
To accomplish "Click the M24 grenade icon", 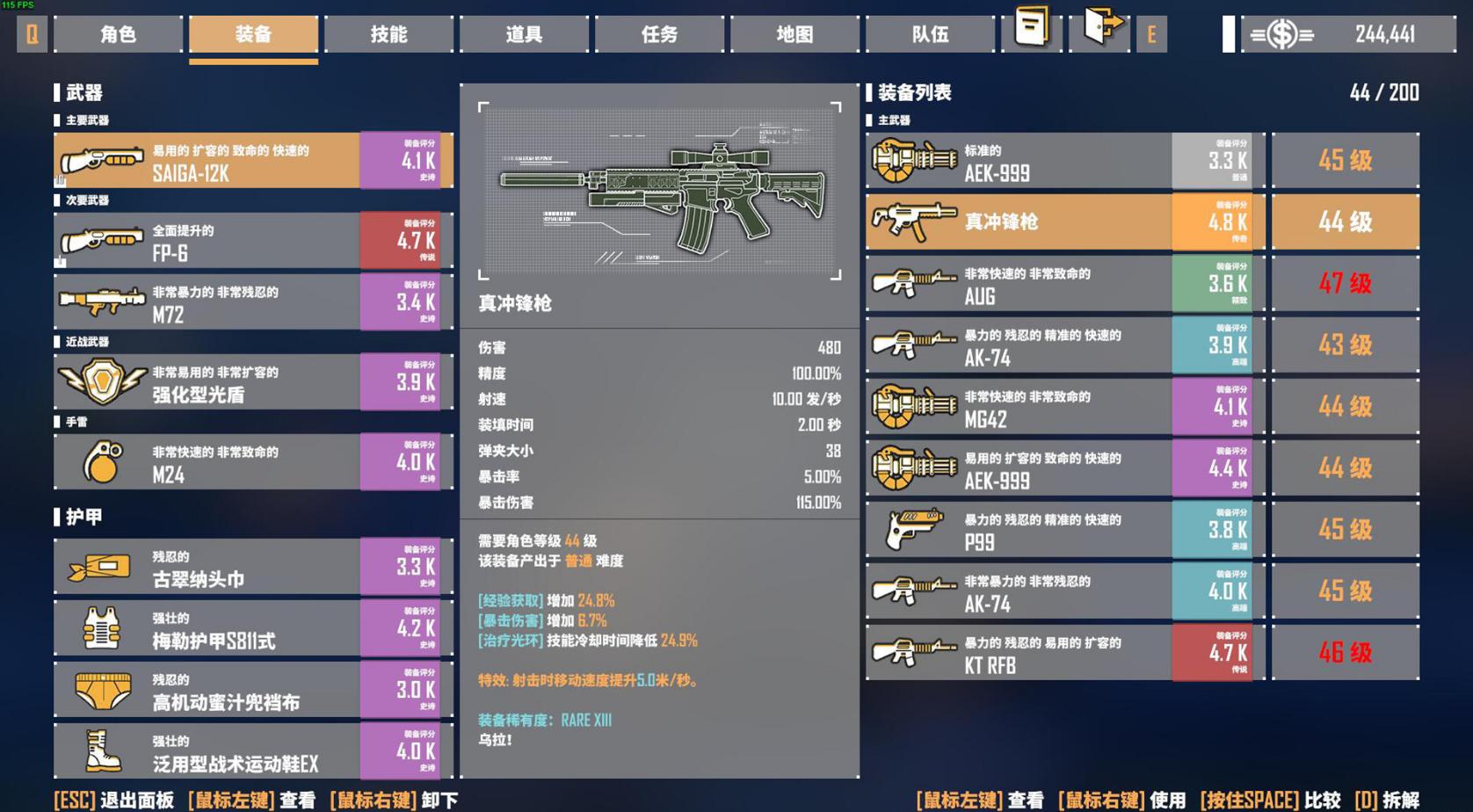I will [x=99, y=461].
